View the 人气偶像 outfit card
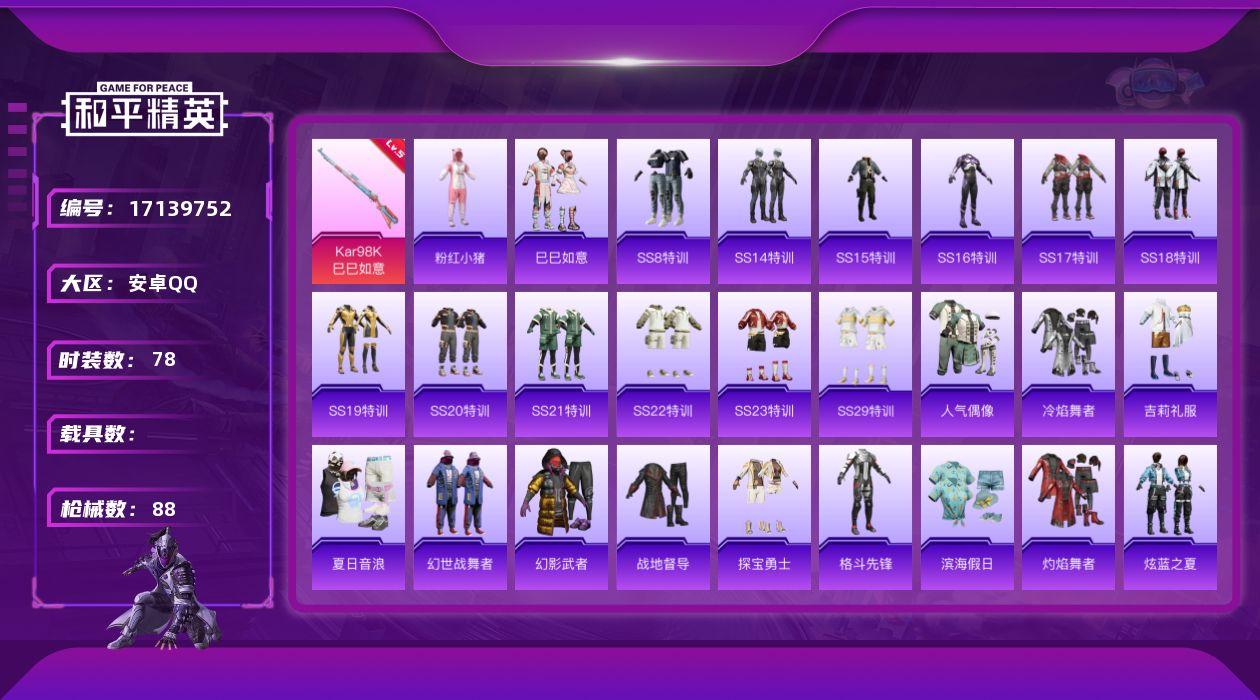Image resolution: width=1260 pixels, height=700 pixels. click(967, 364)
